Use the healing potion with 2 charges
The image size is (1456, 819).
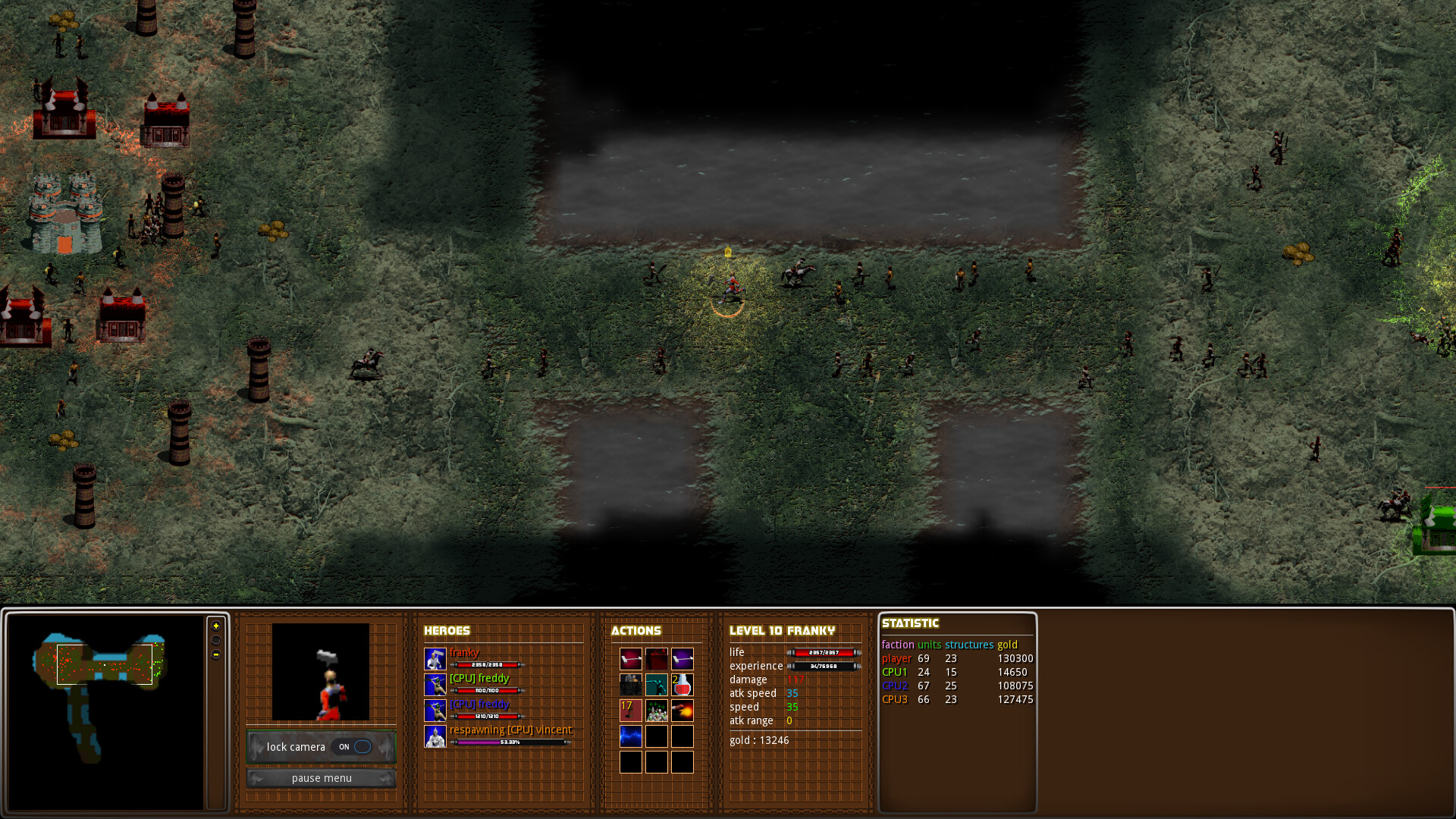(682, 685)
